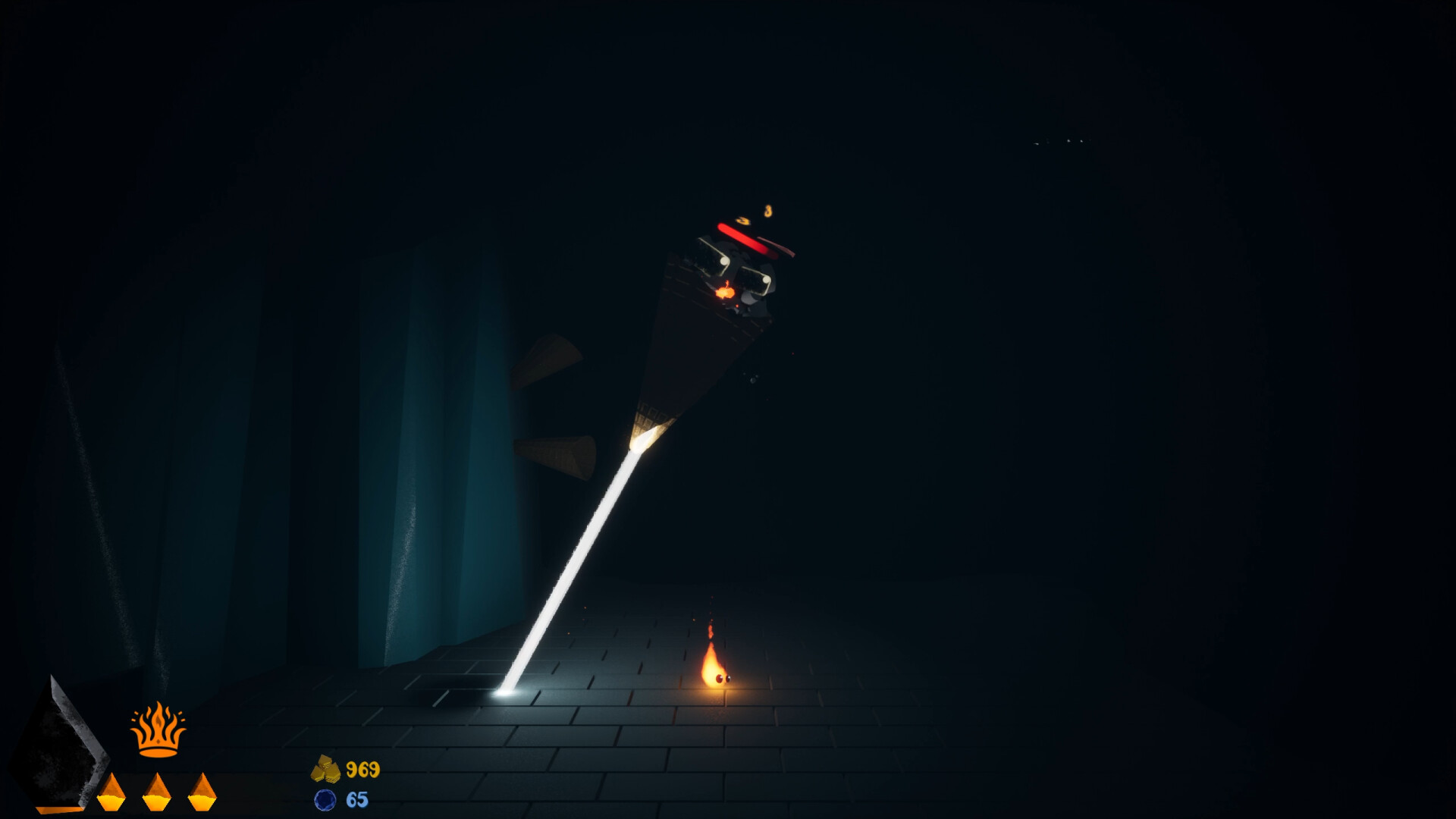This screenshot has width=1456, height=819.
Task: Select the first orange pyramid charge icon
Action: [111, 794]
